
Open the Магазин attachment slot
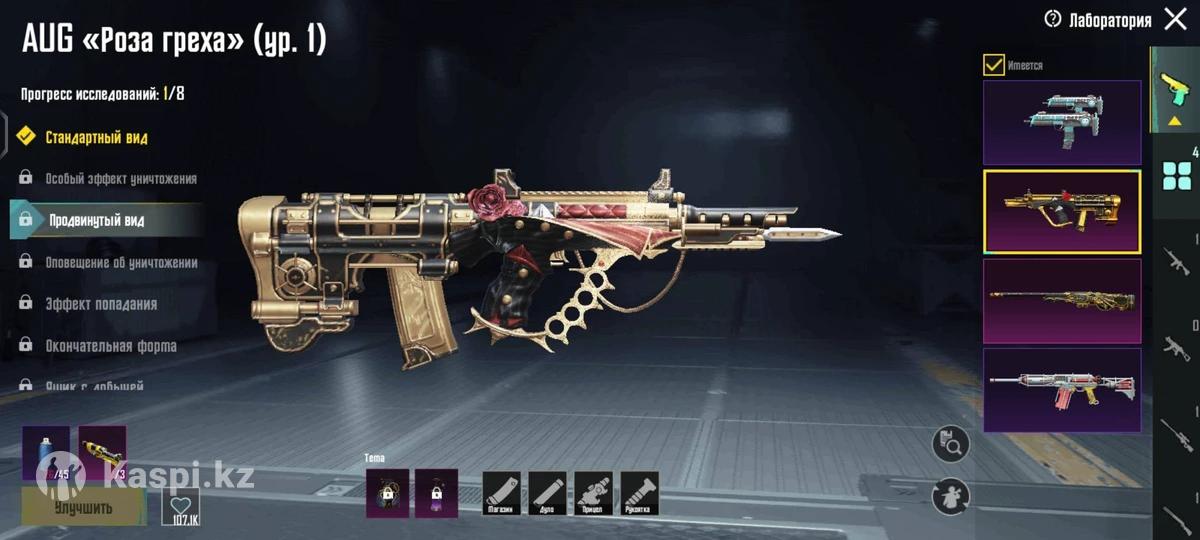point(502,493)
